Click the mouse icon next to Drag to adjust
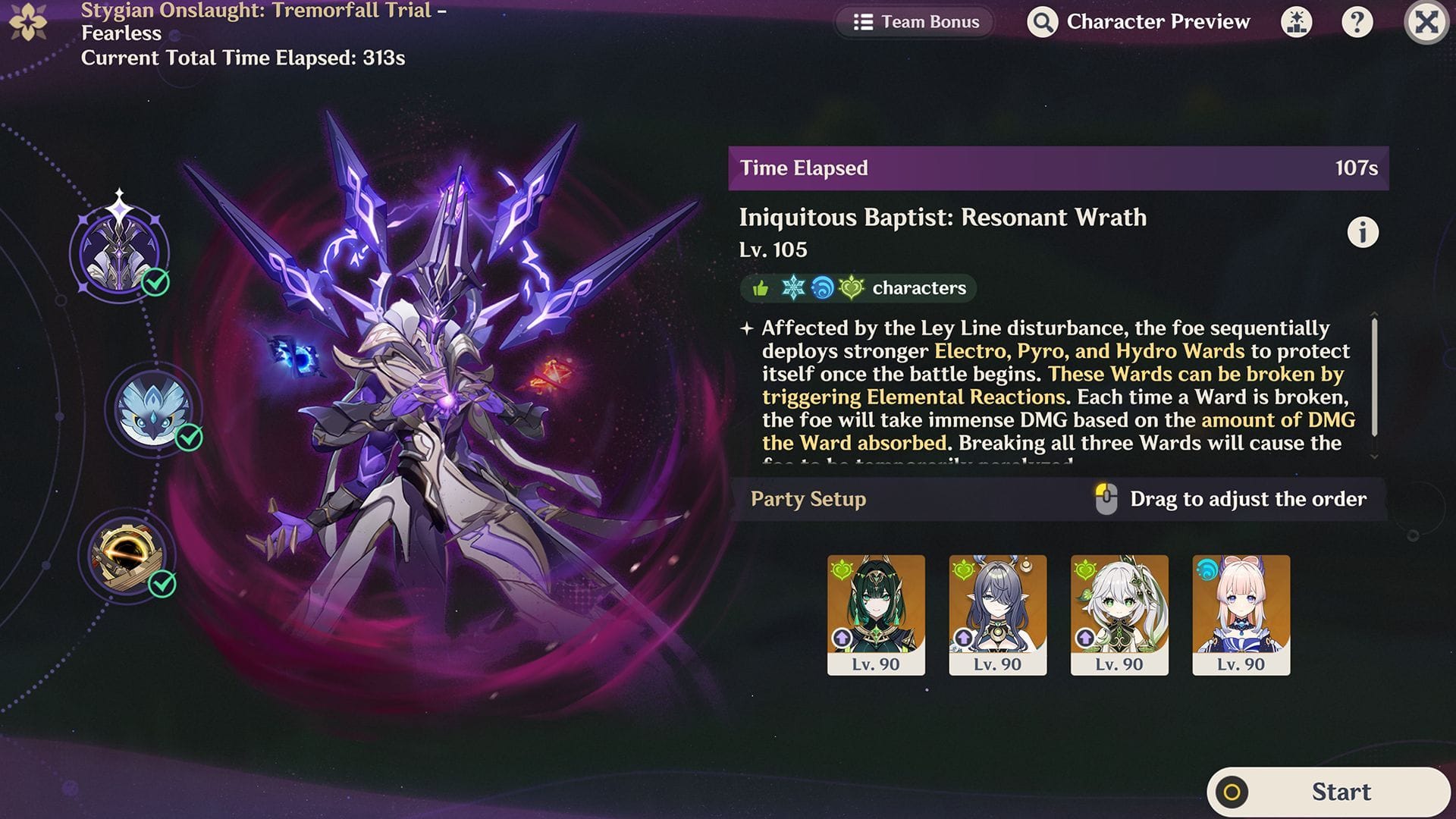 (1106, 498)
